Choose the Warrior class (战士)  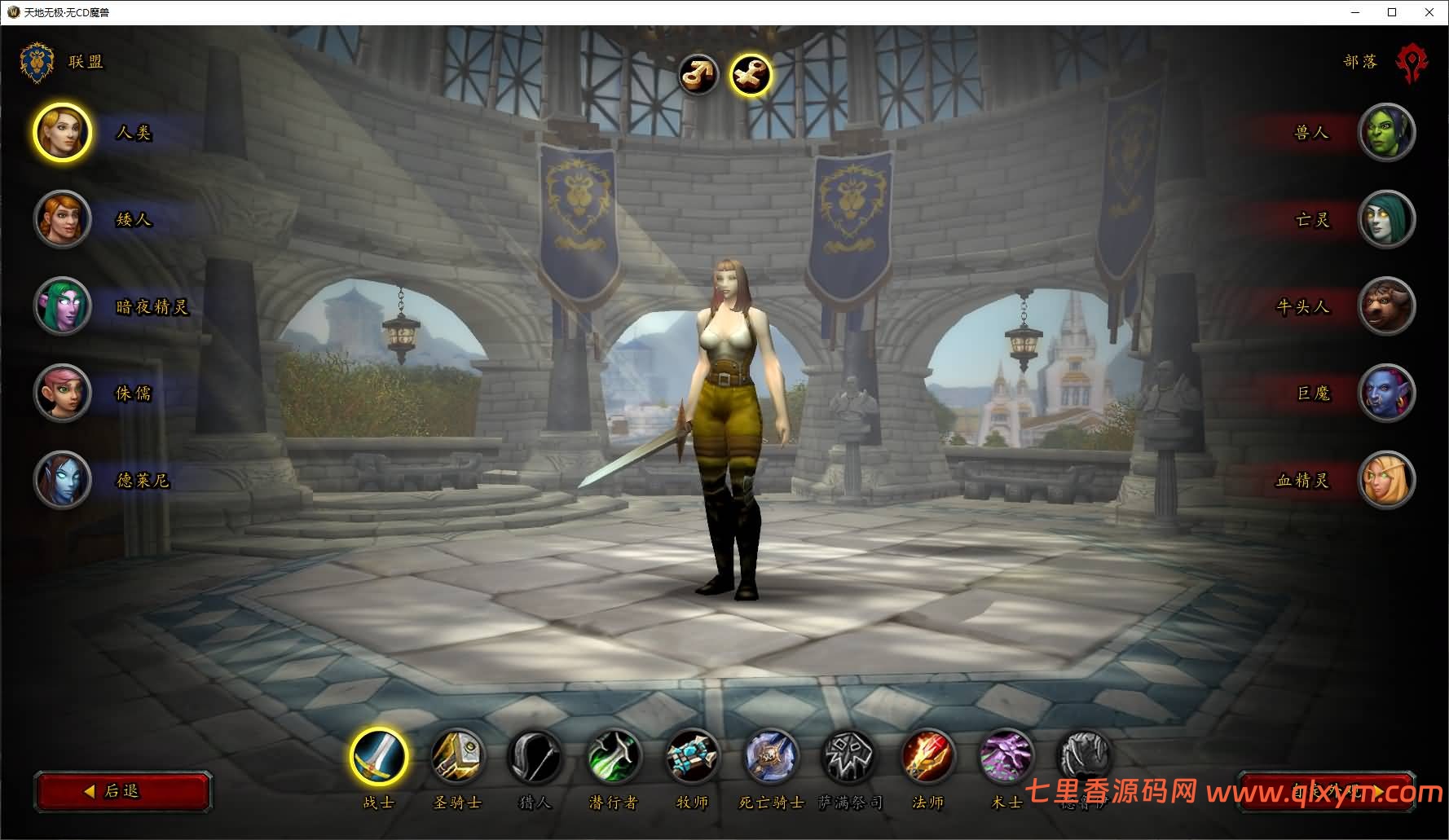pos(379,757)
